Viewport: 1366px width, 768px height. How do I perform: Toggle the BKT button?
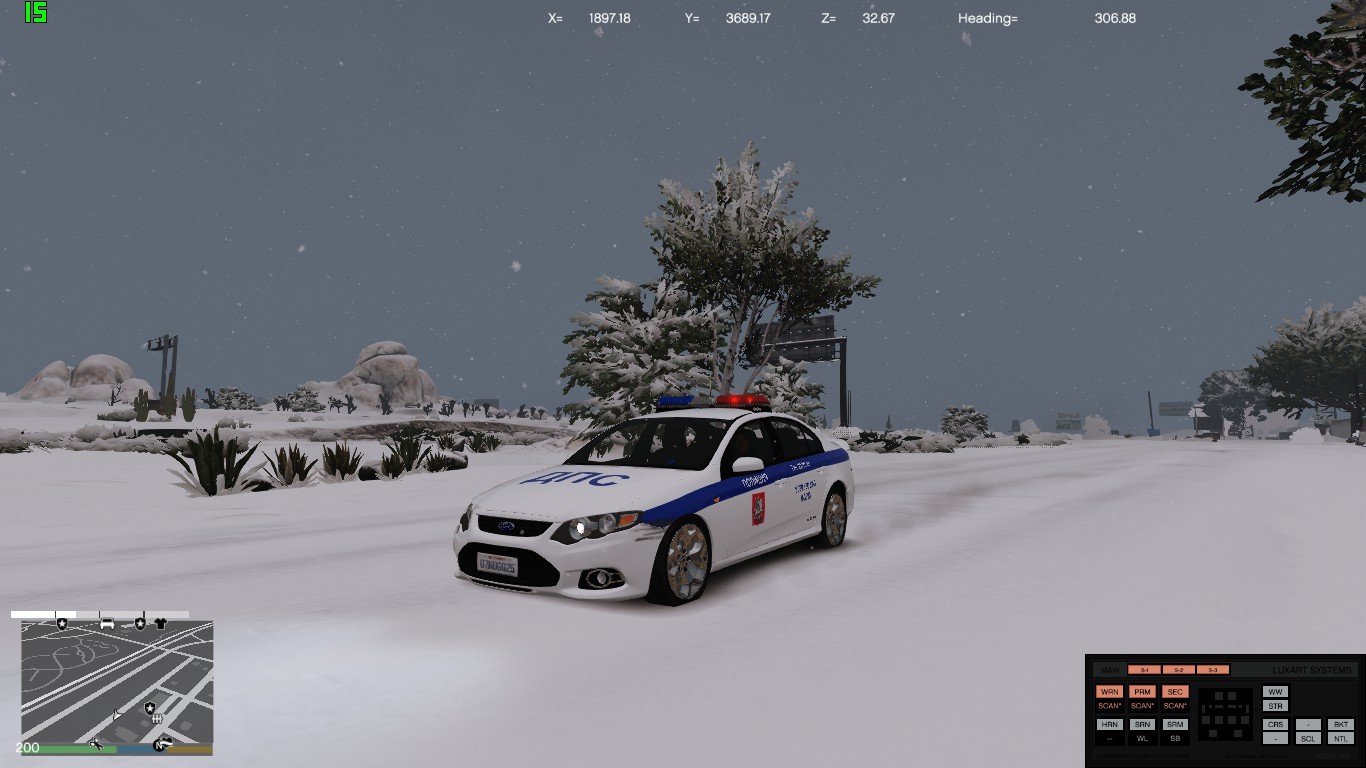point(1341,724)
